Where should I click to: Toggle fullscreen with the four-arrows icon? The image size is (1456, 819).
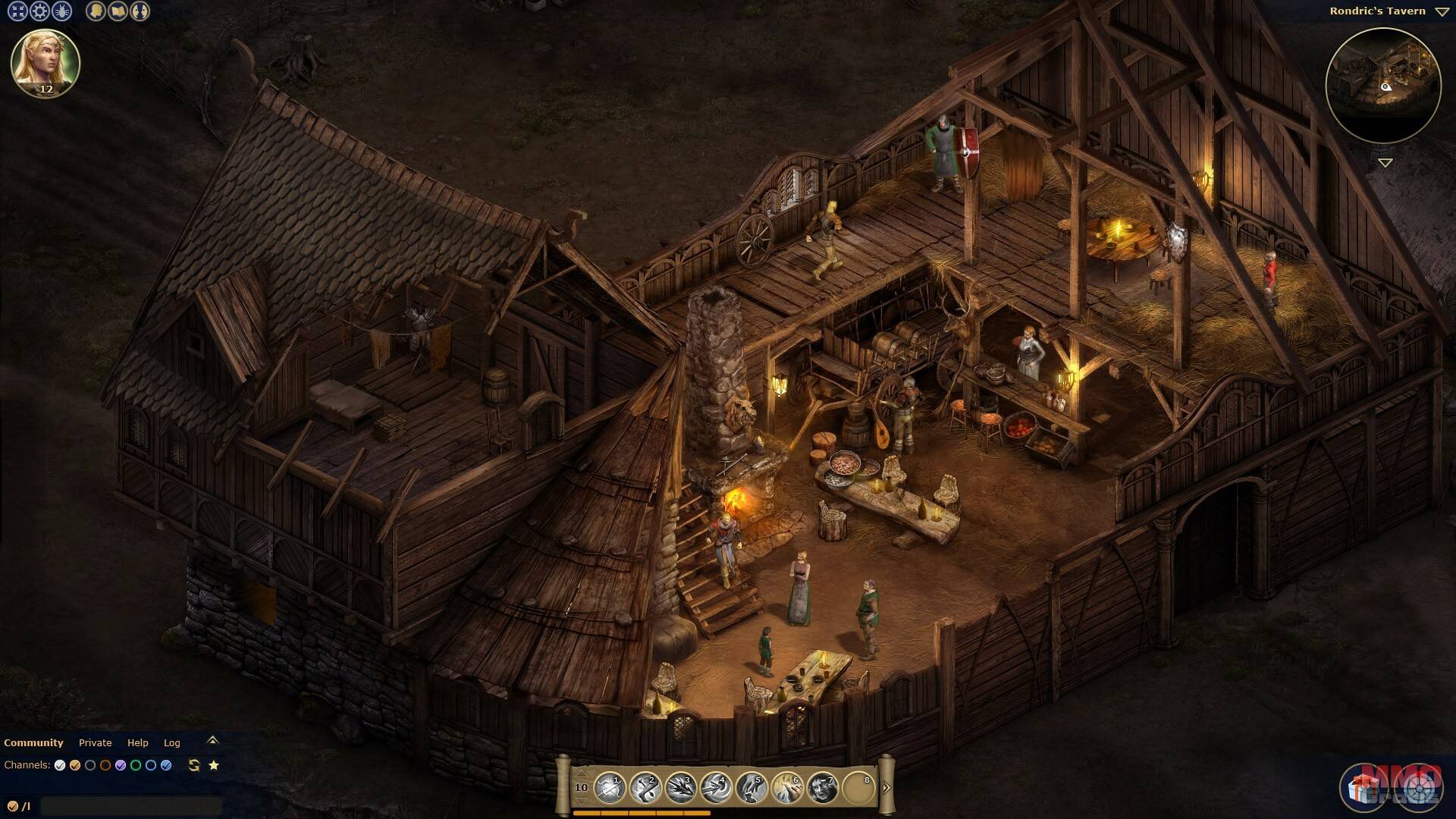[17, 11]
